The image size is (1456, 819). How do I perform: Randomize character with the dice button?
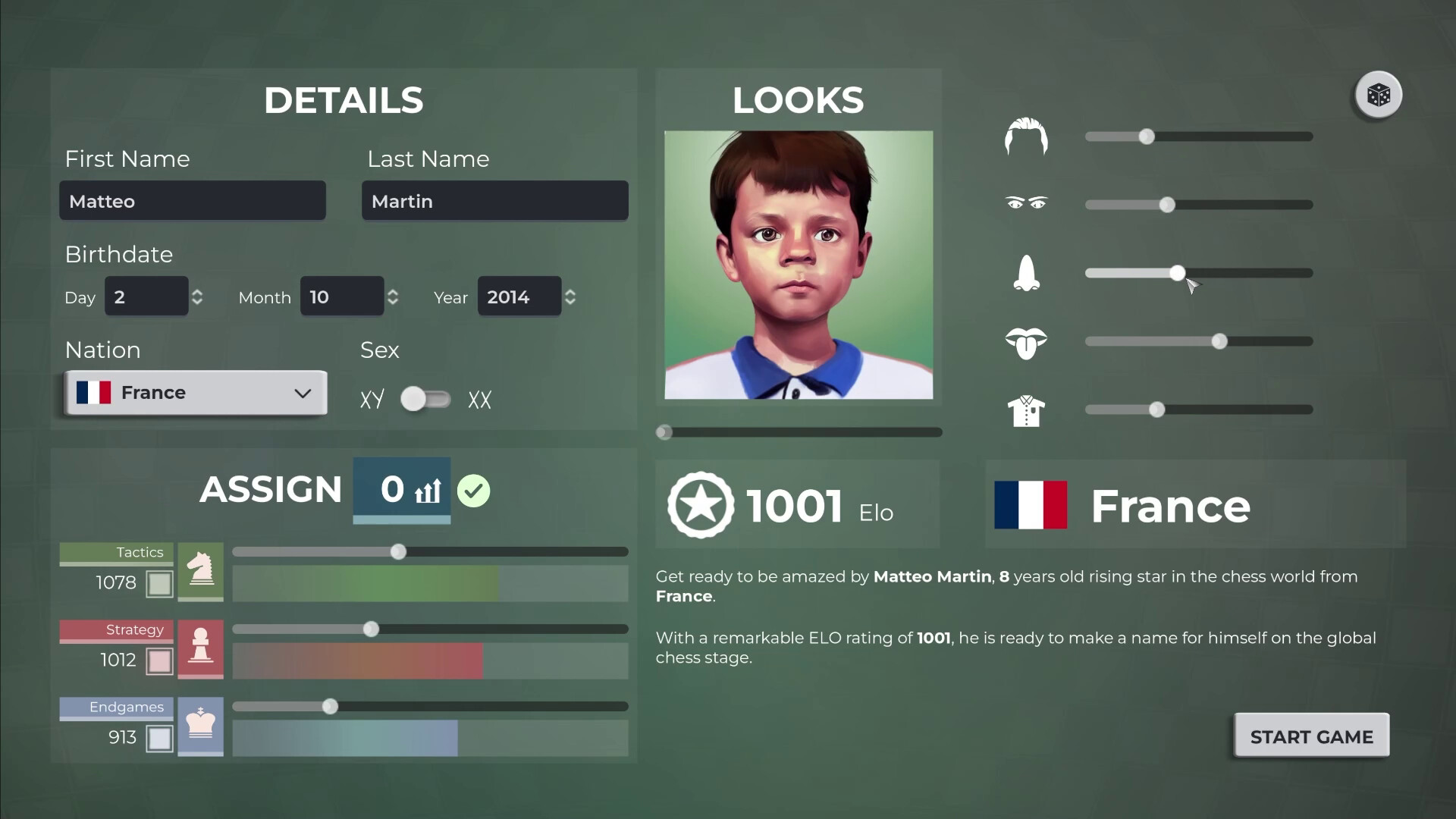(1378, 96)
